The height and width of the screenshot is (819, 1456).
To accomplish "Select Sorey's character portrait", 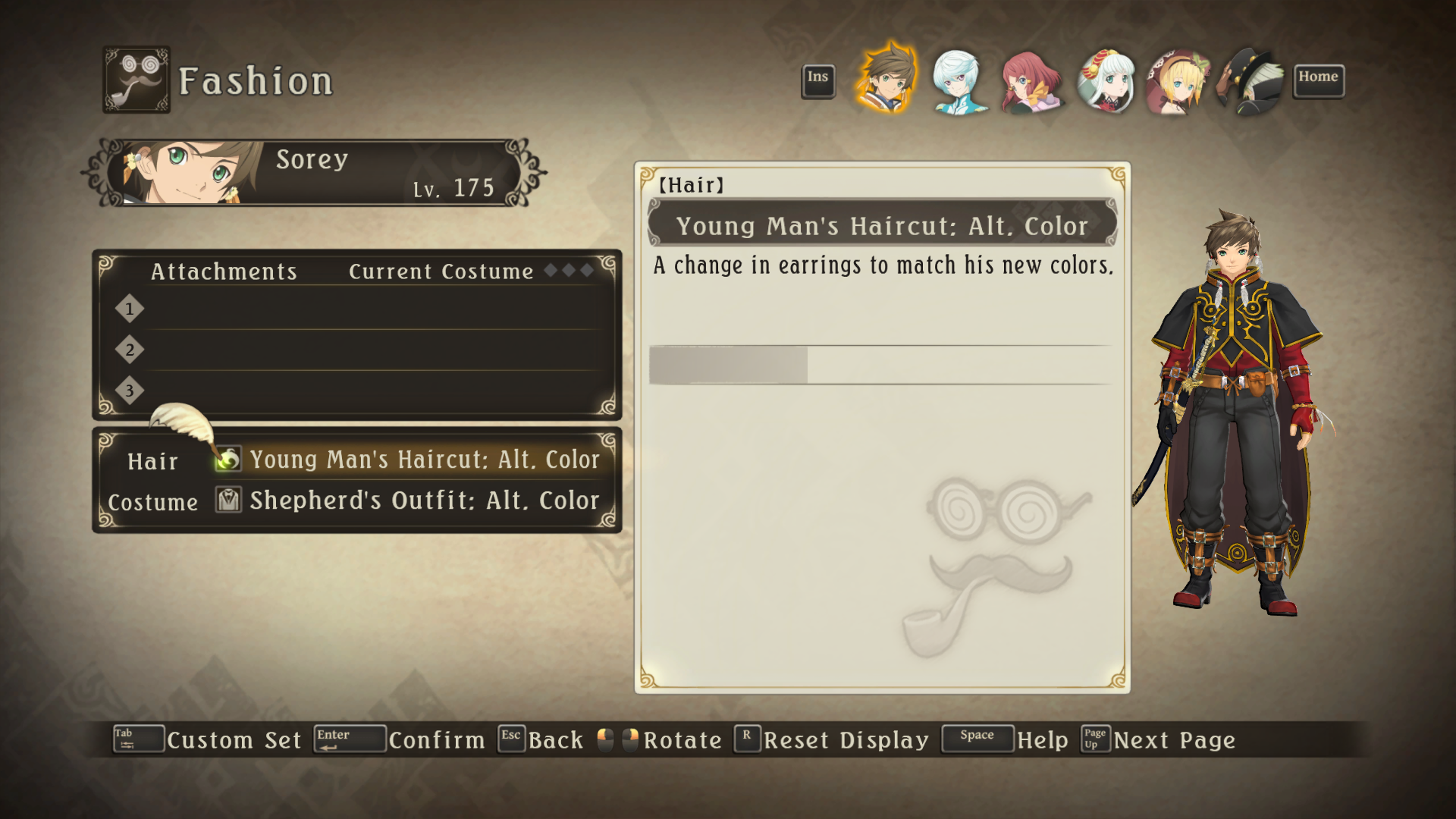I will coord(886,79).
